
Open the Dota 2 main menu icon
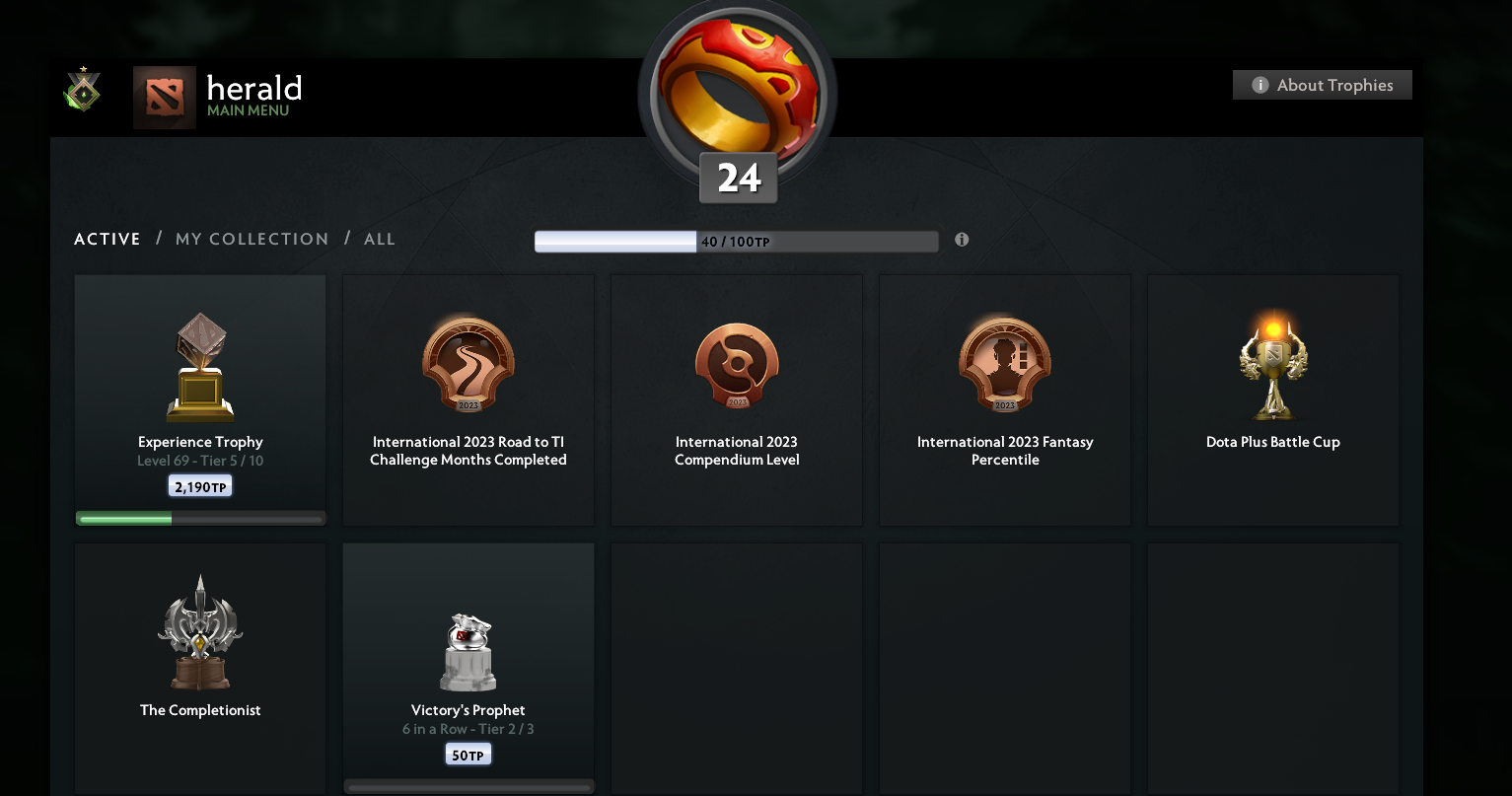coord(164,97)
